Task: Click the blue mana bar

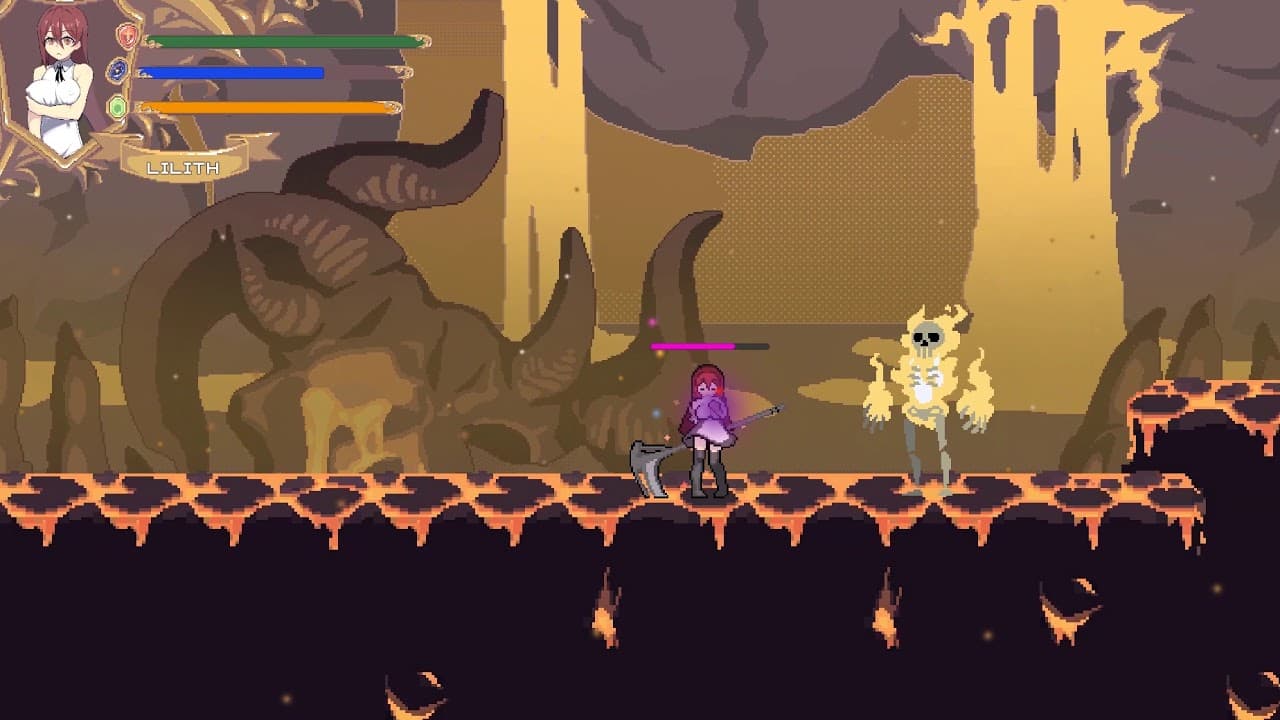Action: point(230,72)
